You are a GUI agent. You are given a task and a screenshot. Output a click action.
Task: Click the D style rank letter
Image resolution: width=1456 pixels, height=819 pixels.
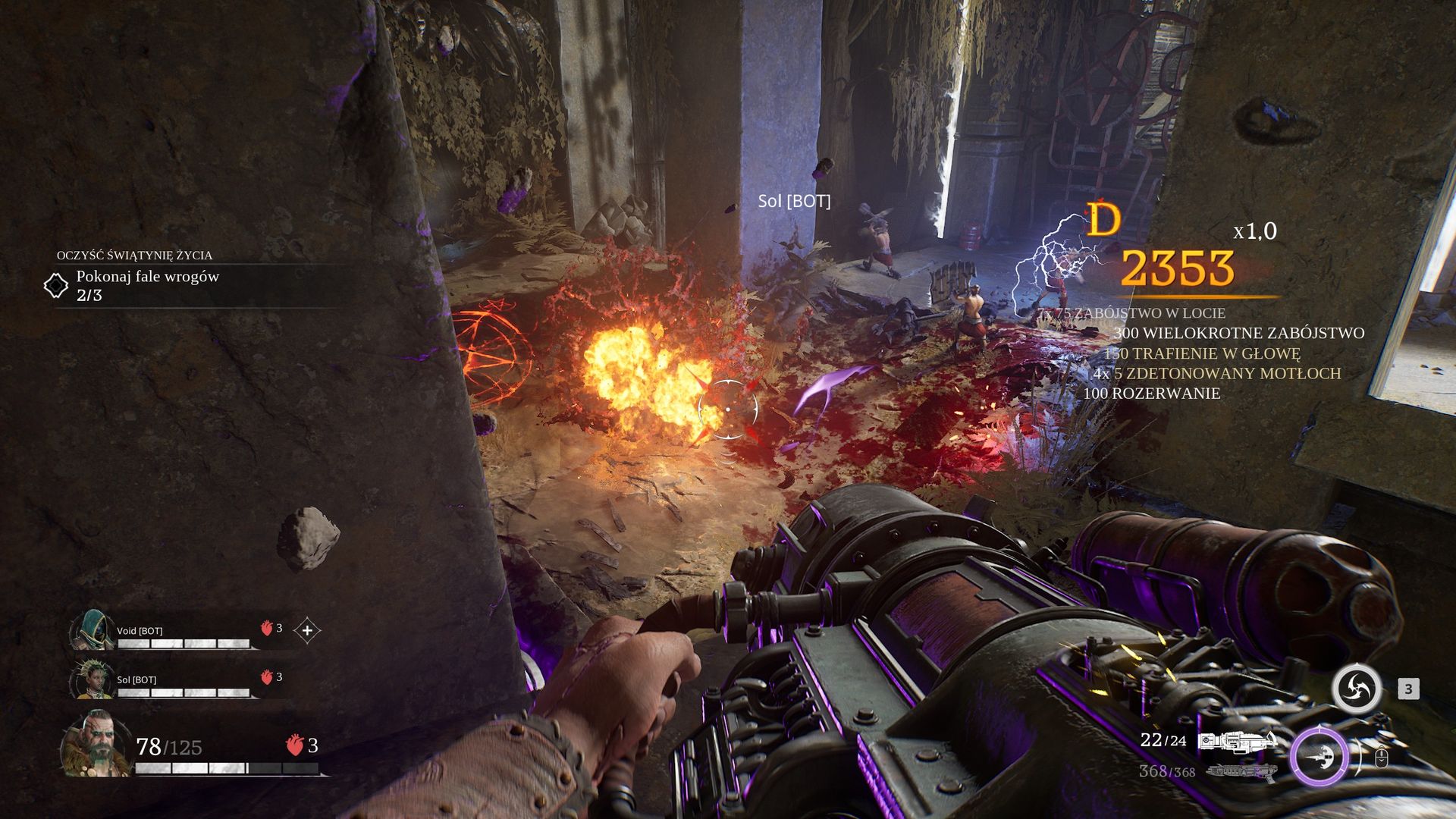pos(1103,220)
